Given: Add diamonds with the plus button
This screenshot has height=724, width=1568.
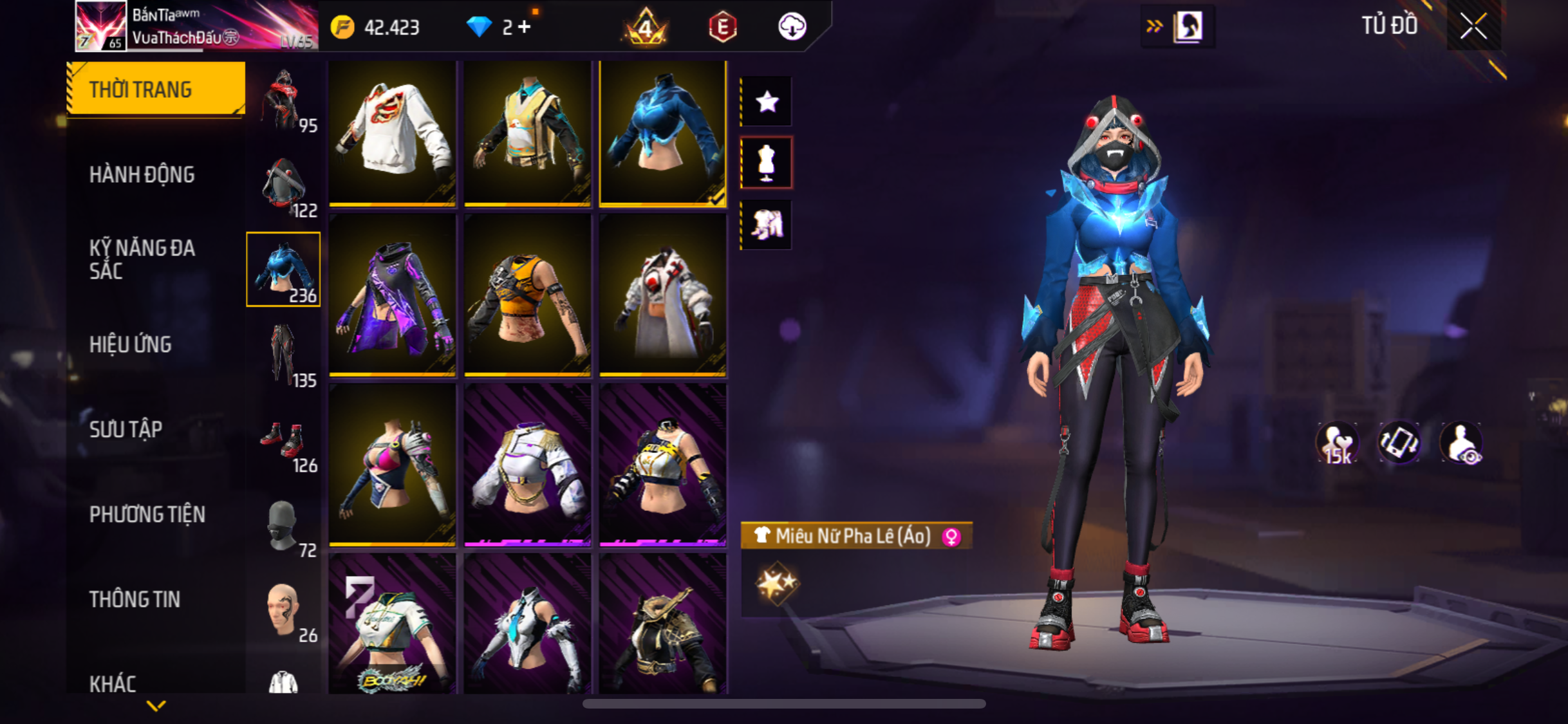Looking at the screenshot, I should 525,27.
